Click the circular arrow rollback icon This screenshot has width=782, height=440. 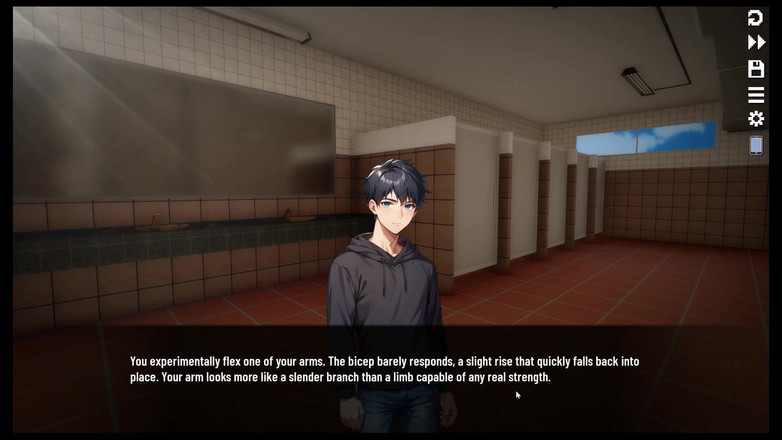(756, 18)
